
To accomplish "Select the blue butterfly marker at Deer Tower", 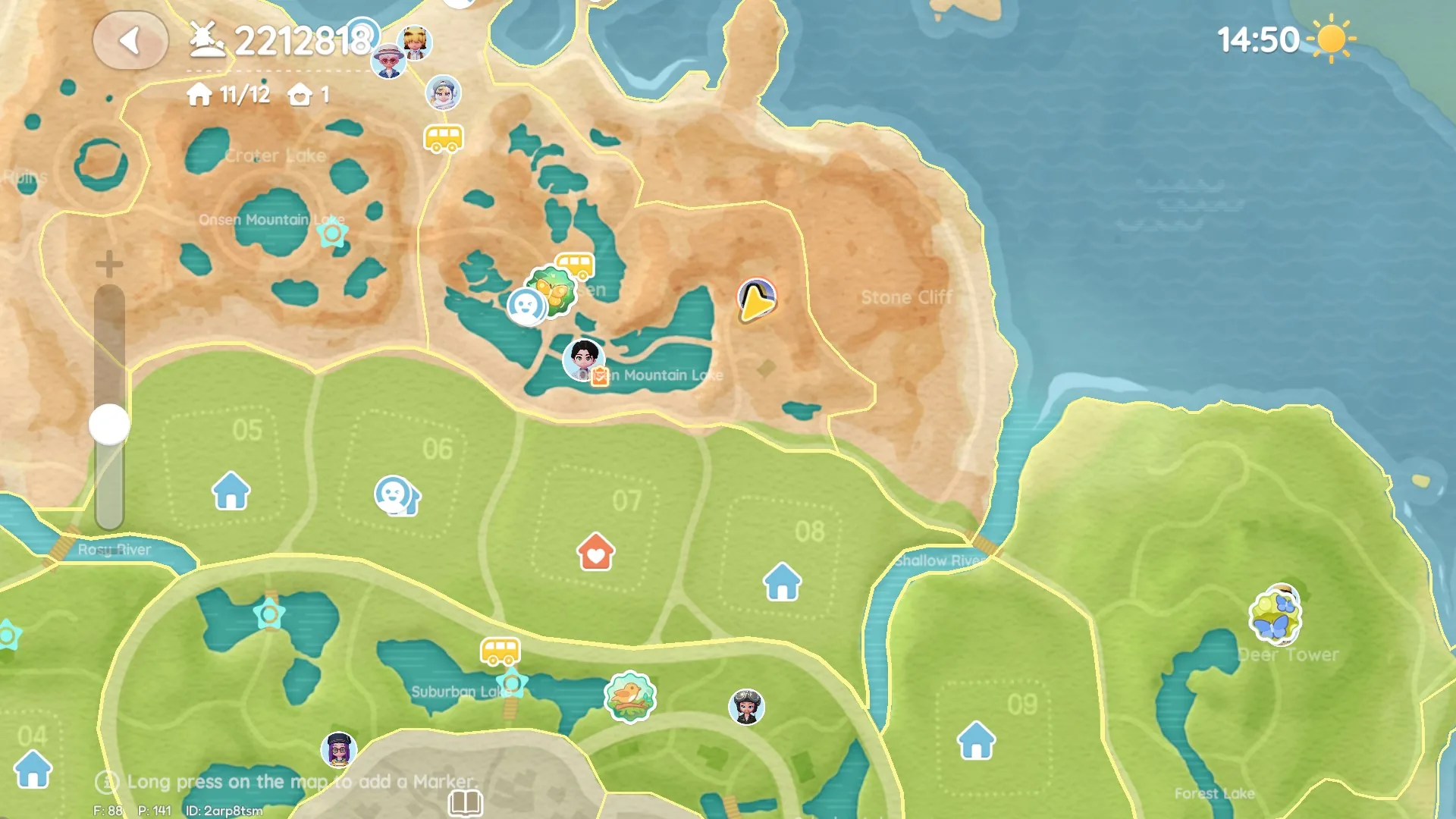I will (x=1276, y=617).
